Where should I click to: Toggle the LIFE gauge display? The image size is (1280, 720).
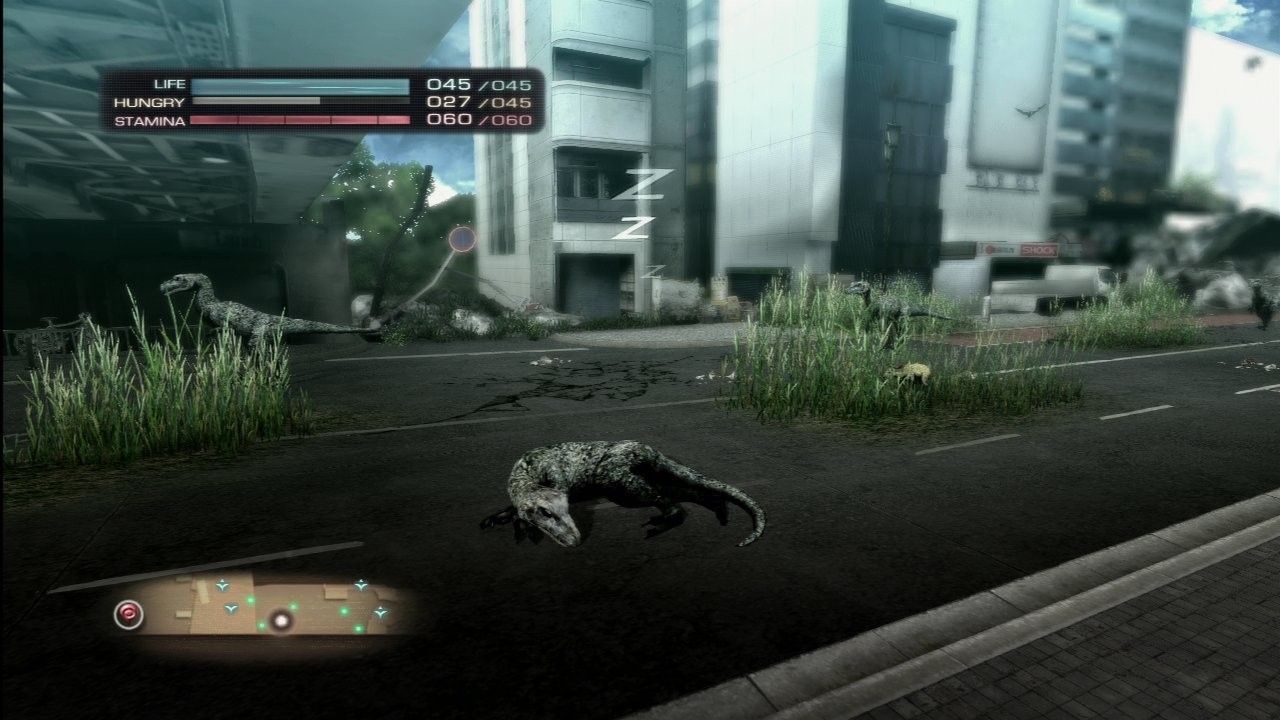pos(300,85)
